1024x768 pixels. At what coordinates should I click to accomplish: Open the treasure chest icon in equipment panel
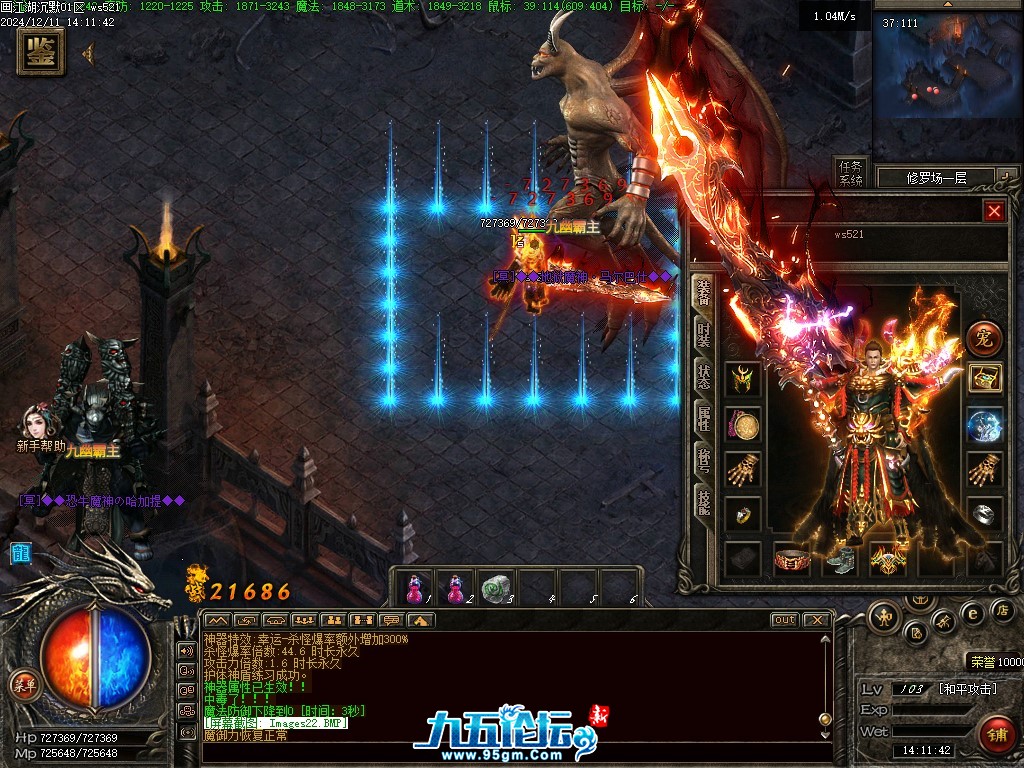coord(984,378)
